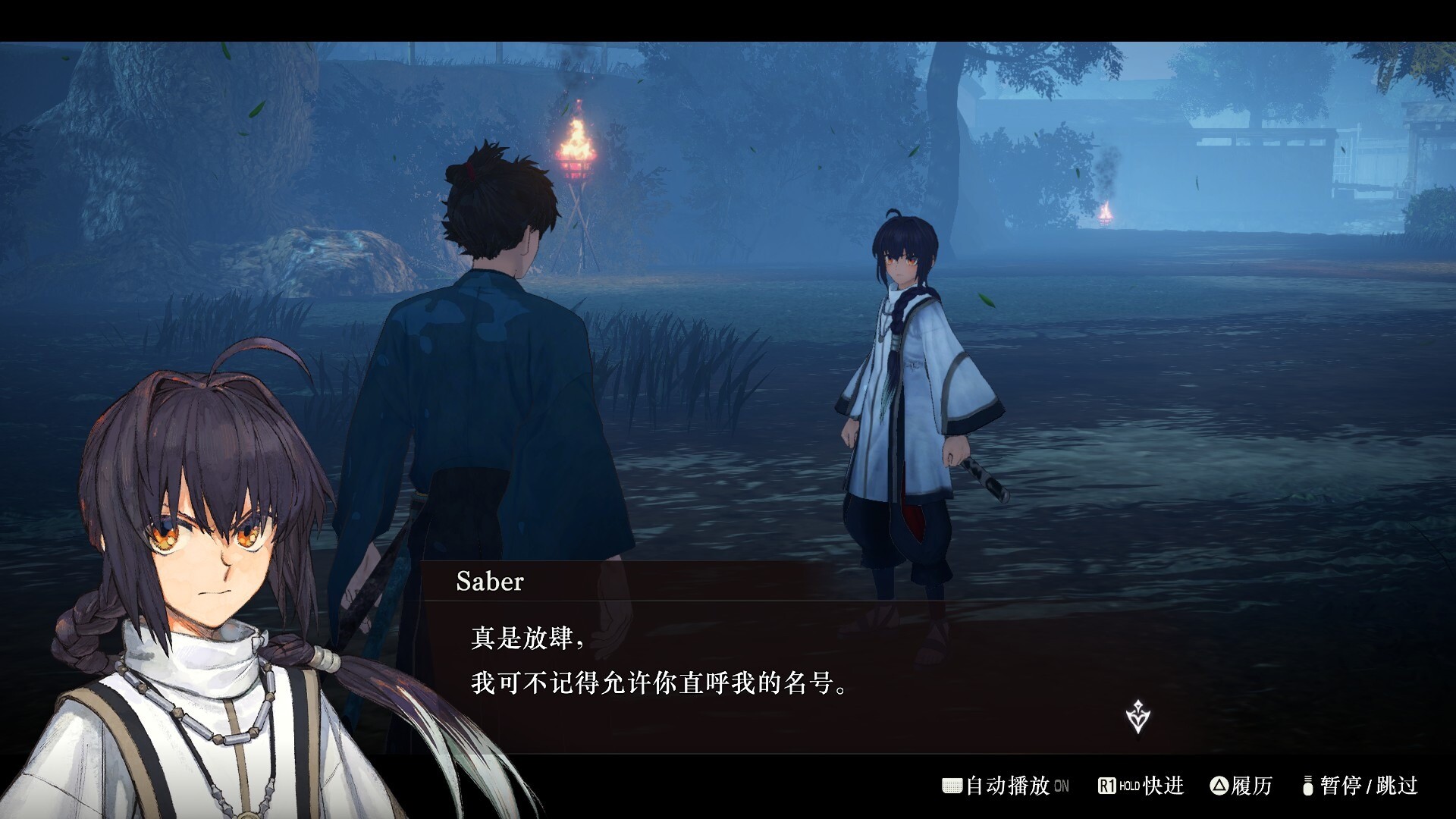Activate the 快进 fast-forward option
This screenshot has width=1456, height=819.
[x=1141, y=786]
